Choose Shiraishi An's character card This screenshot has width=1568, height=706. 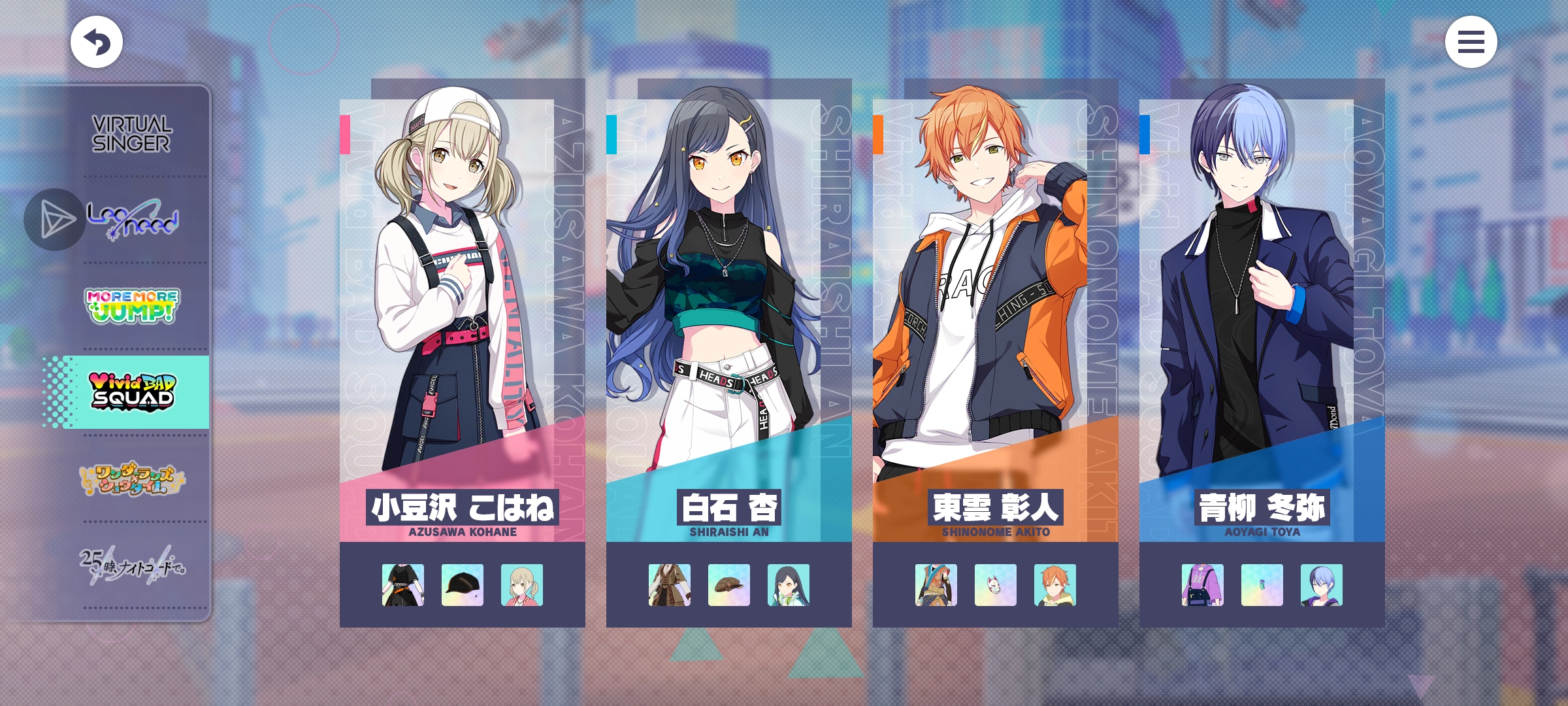point(728,314)
